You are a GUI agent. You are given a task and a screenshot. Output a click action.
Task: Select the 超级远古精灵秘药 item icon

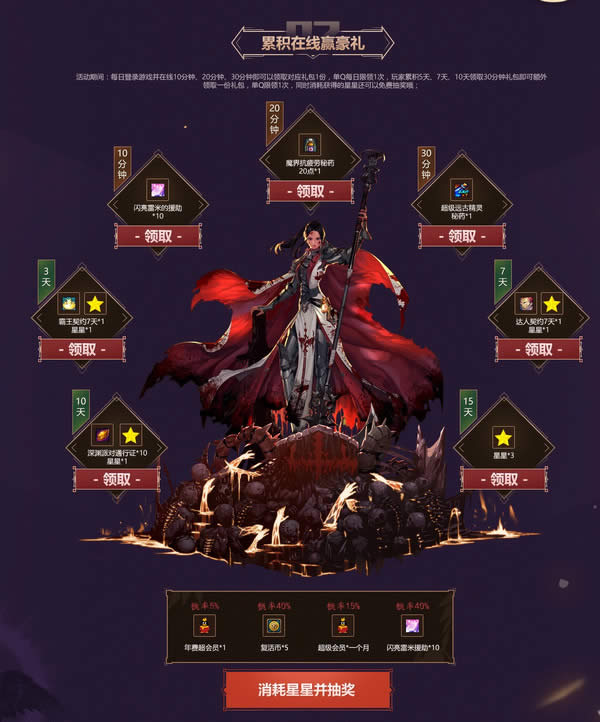point(461,189)
